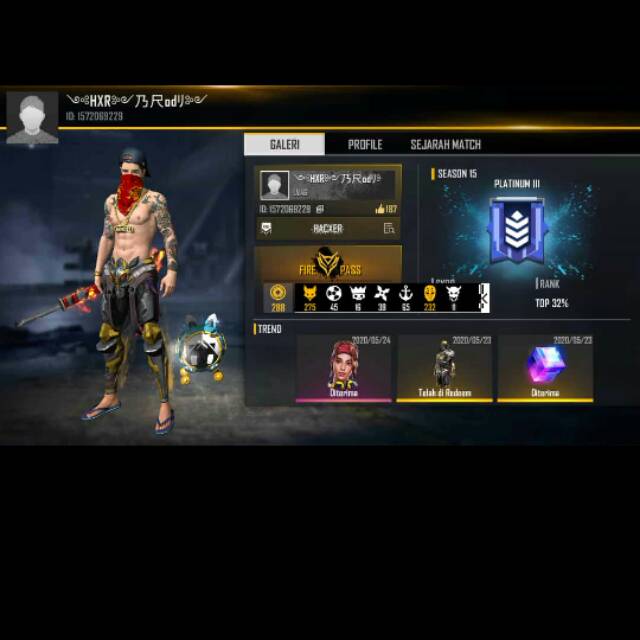View the female character trend card
The width and height of the screenshot is (640, 640).
point(346,368)
